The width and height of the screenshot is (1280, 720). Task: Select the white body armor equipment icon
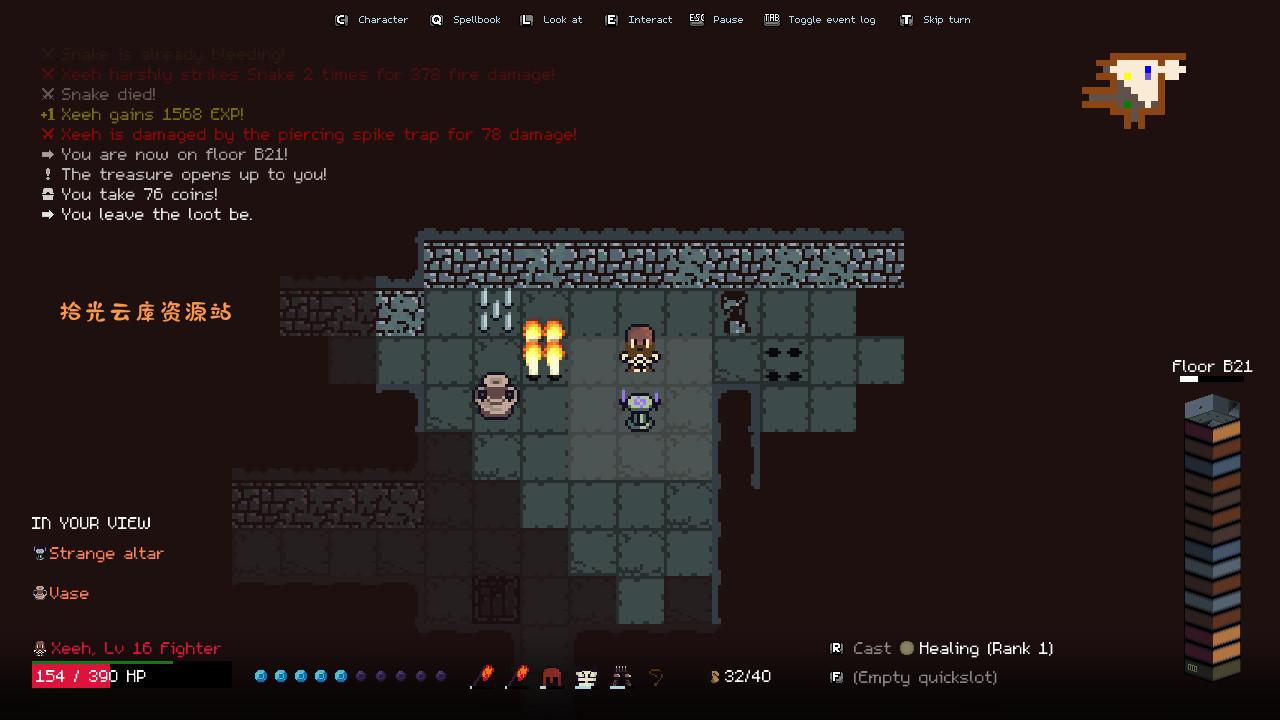coord(586,677)
